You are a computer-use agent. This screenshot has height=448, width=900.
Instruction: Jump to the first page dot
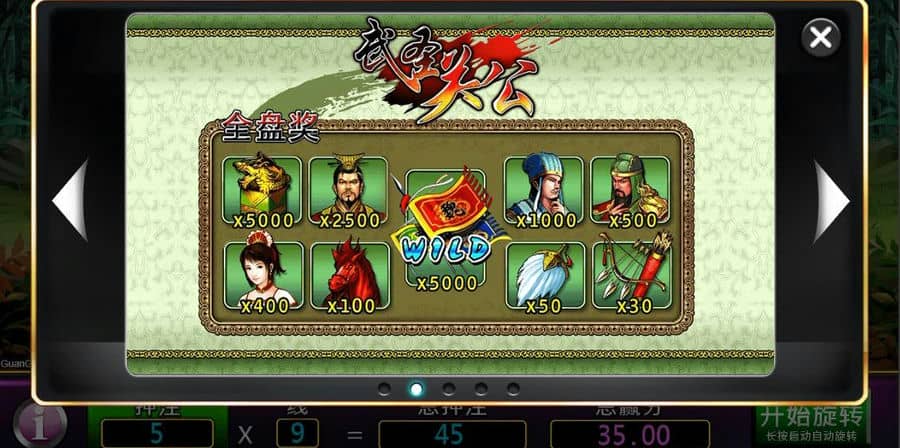click(x=384, y=388)
